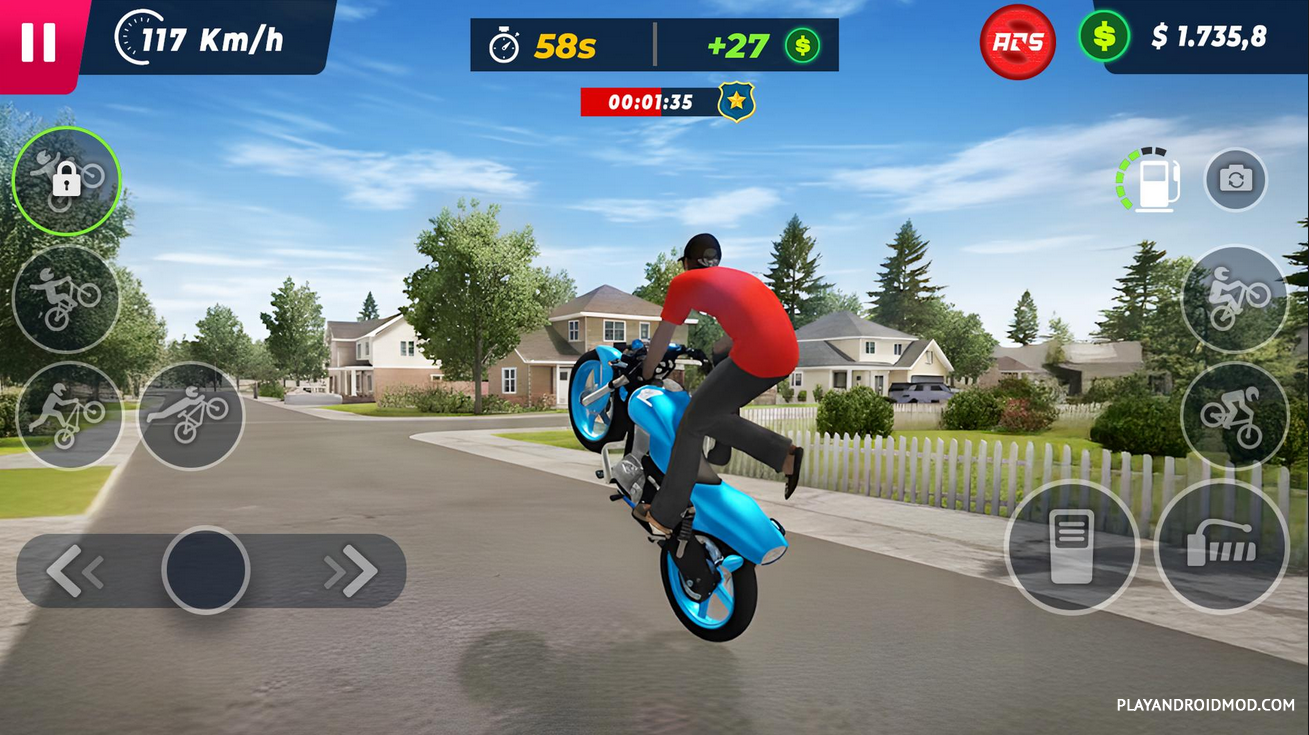Screen dimensions: 1309x735
Task: Steer left with the double left arrows
Action: click(x=75, y=571)
